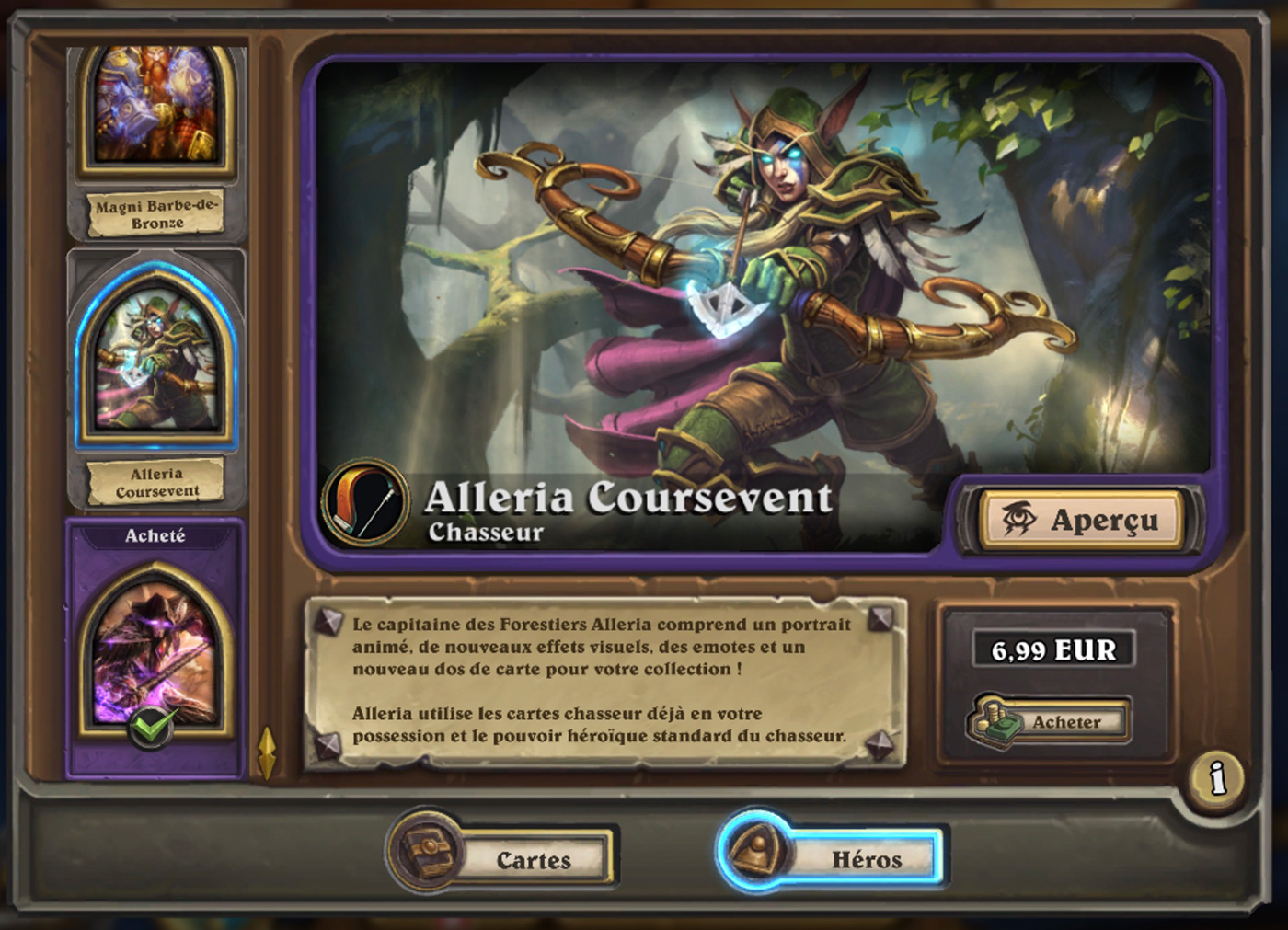Click the Alleria Coursevent name banner
1288x930 pixels.
629,500
